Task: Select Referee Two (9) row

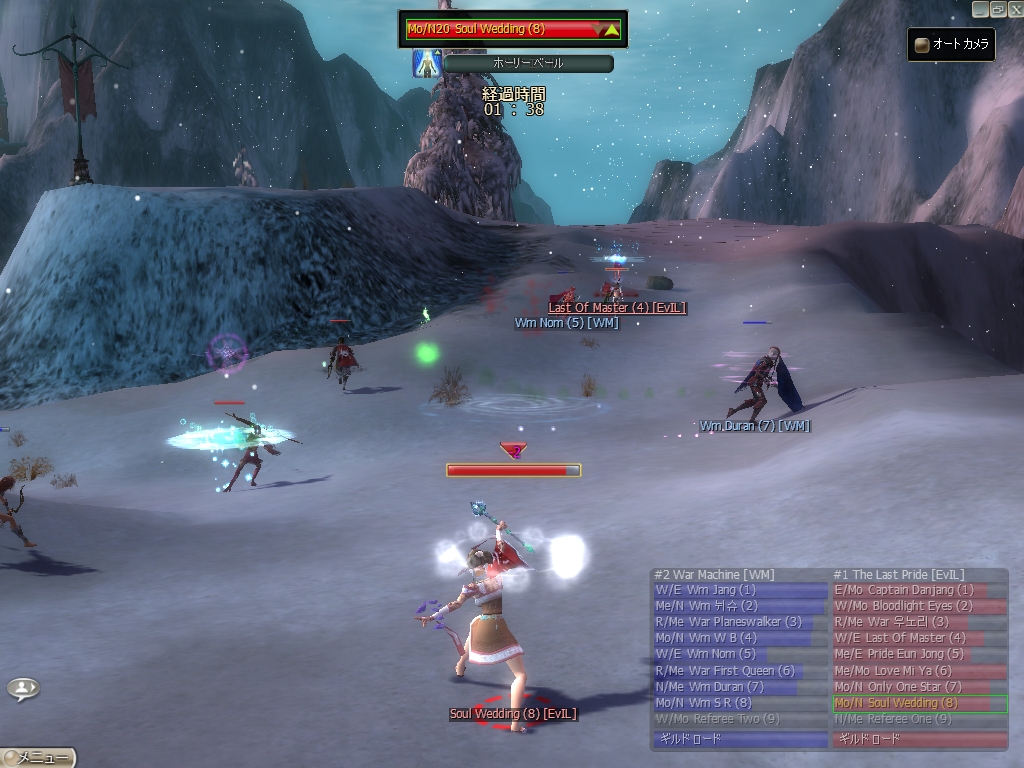Action: click(x=739, y=719)
